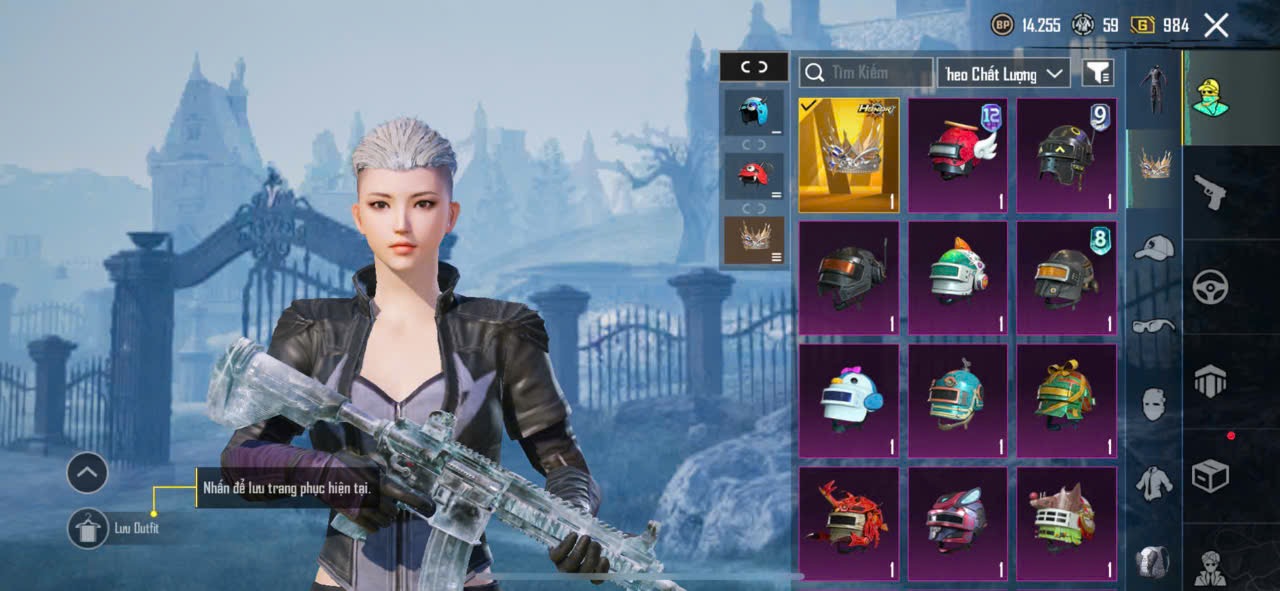The width and height of the screenshot is (1280, 591).
Task: Select the green helmet with orange crest
Action: (x=957, y=278)
